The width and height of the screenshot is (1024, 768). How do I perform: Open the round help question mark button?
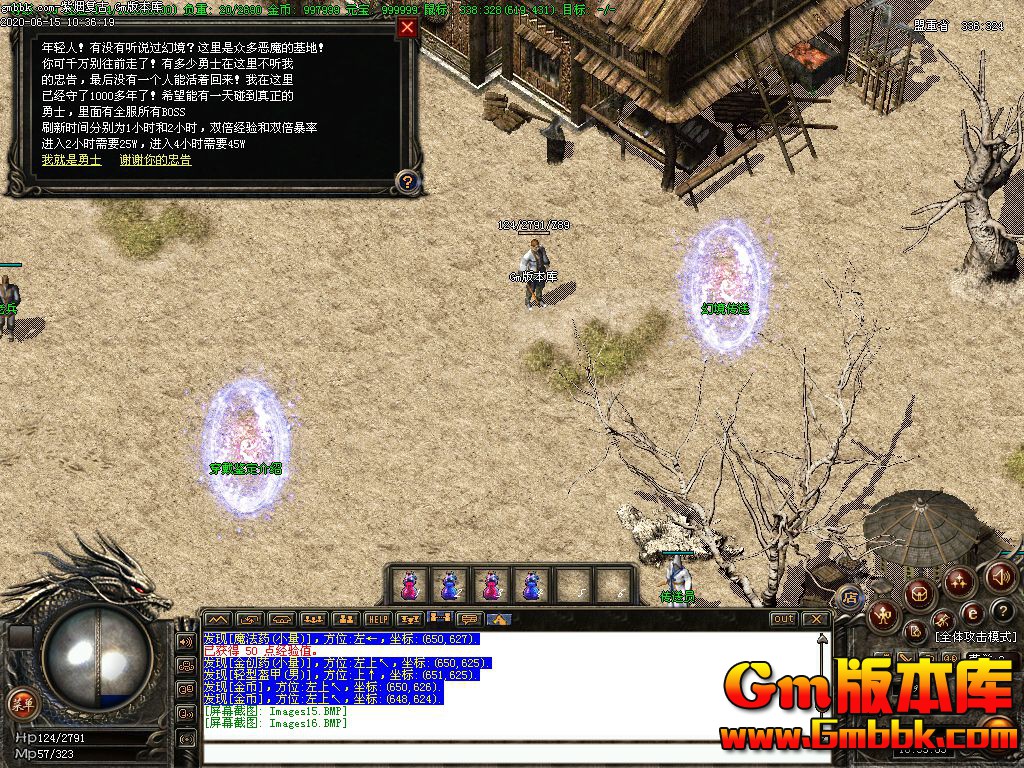1005,611
